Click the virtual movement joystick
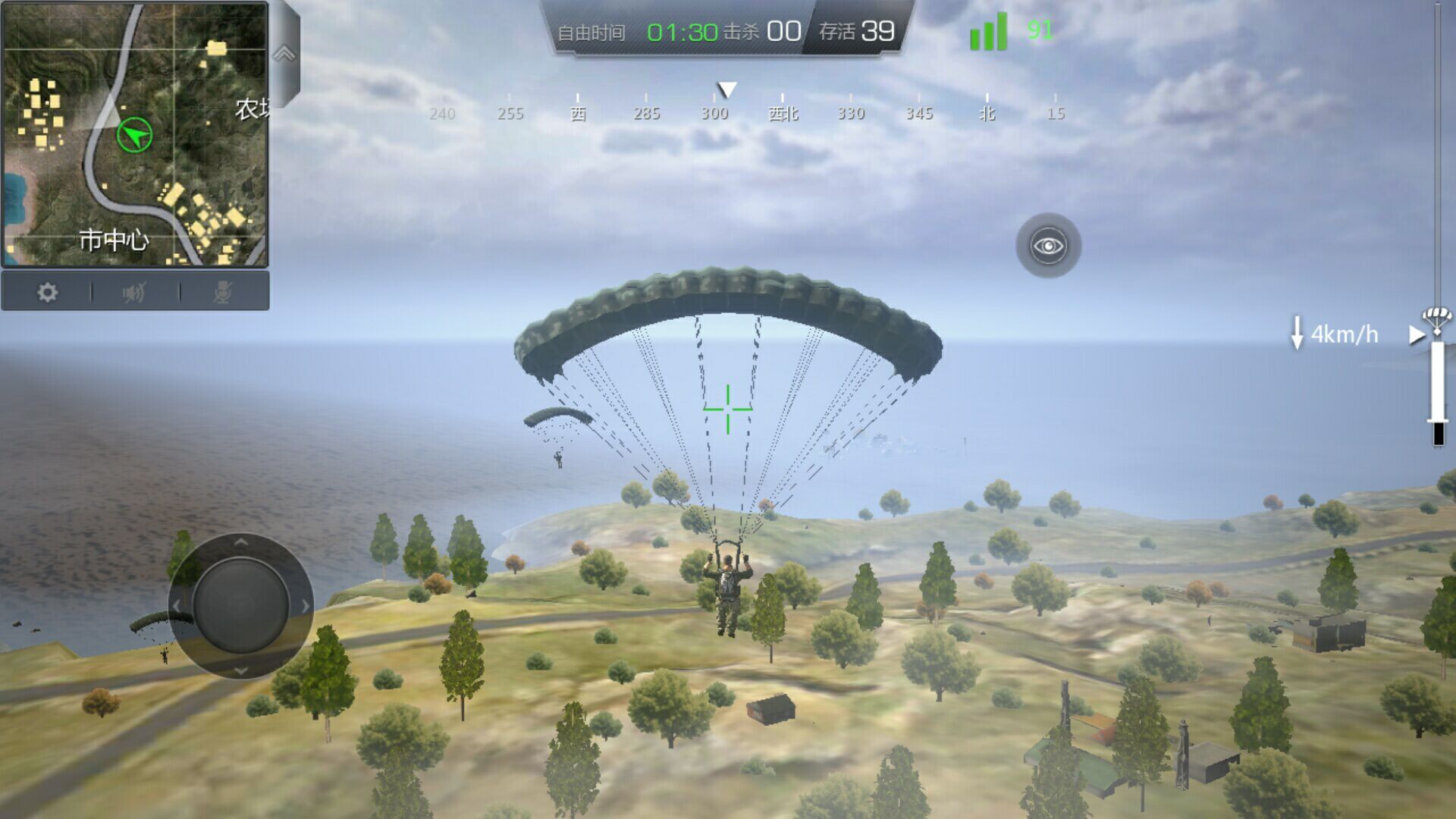Screen dimensions: 1456x819 [x=240, y=605]
